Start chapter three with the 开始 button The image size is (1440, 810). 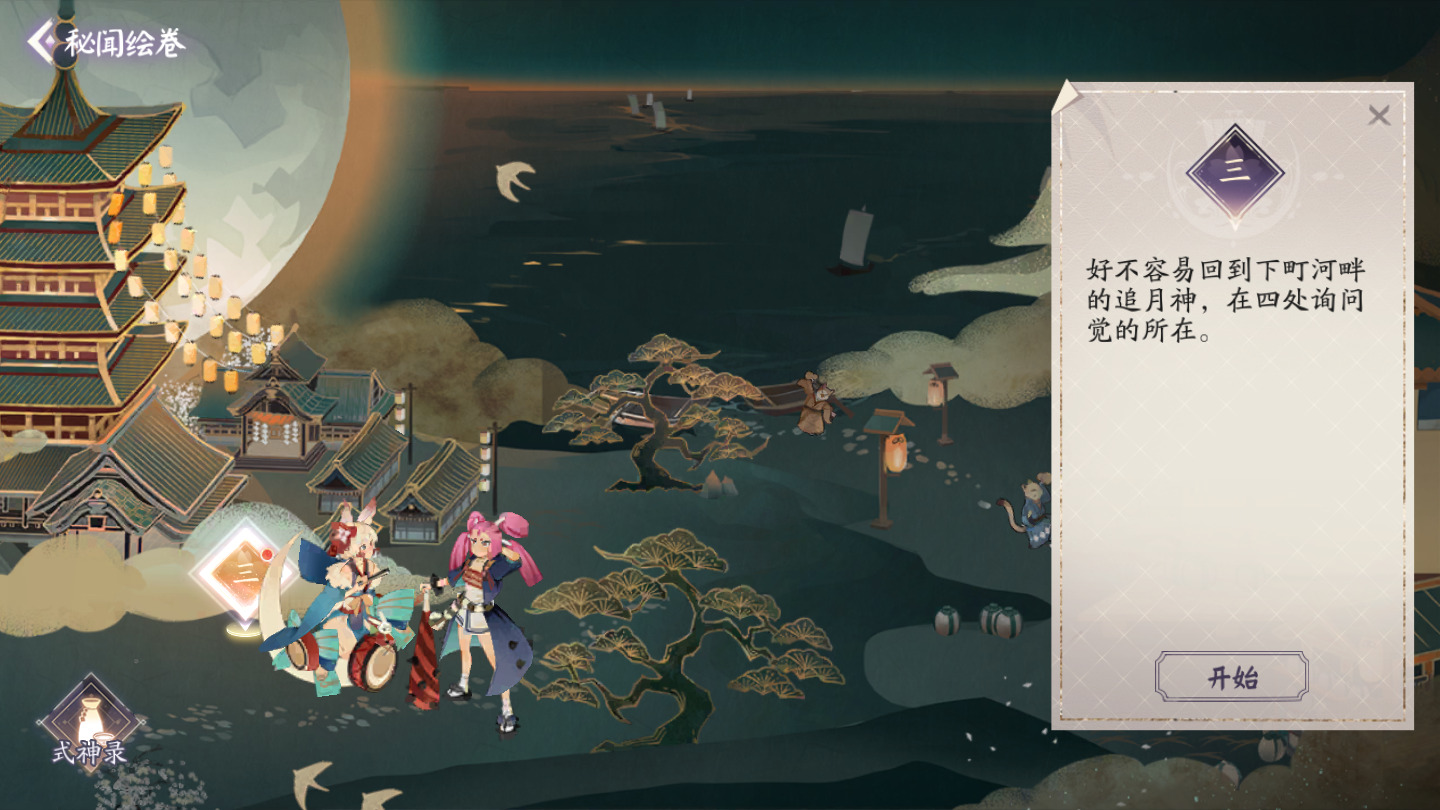pos(1231,677)
